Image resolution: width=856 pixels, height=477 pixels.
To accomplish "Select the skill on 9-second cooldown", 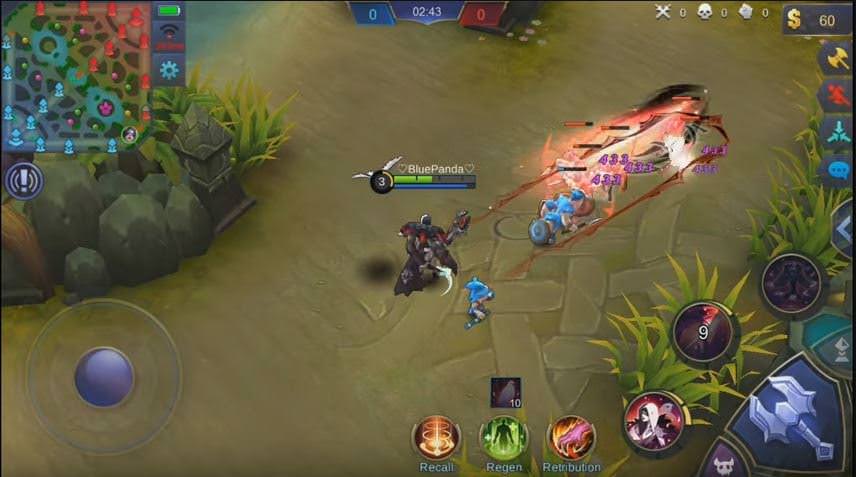I will tap(704, 332).
